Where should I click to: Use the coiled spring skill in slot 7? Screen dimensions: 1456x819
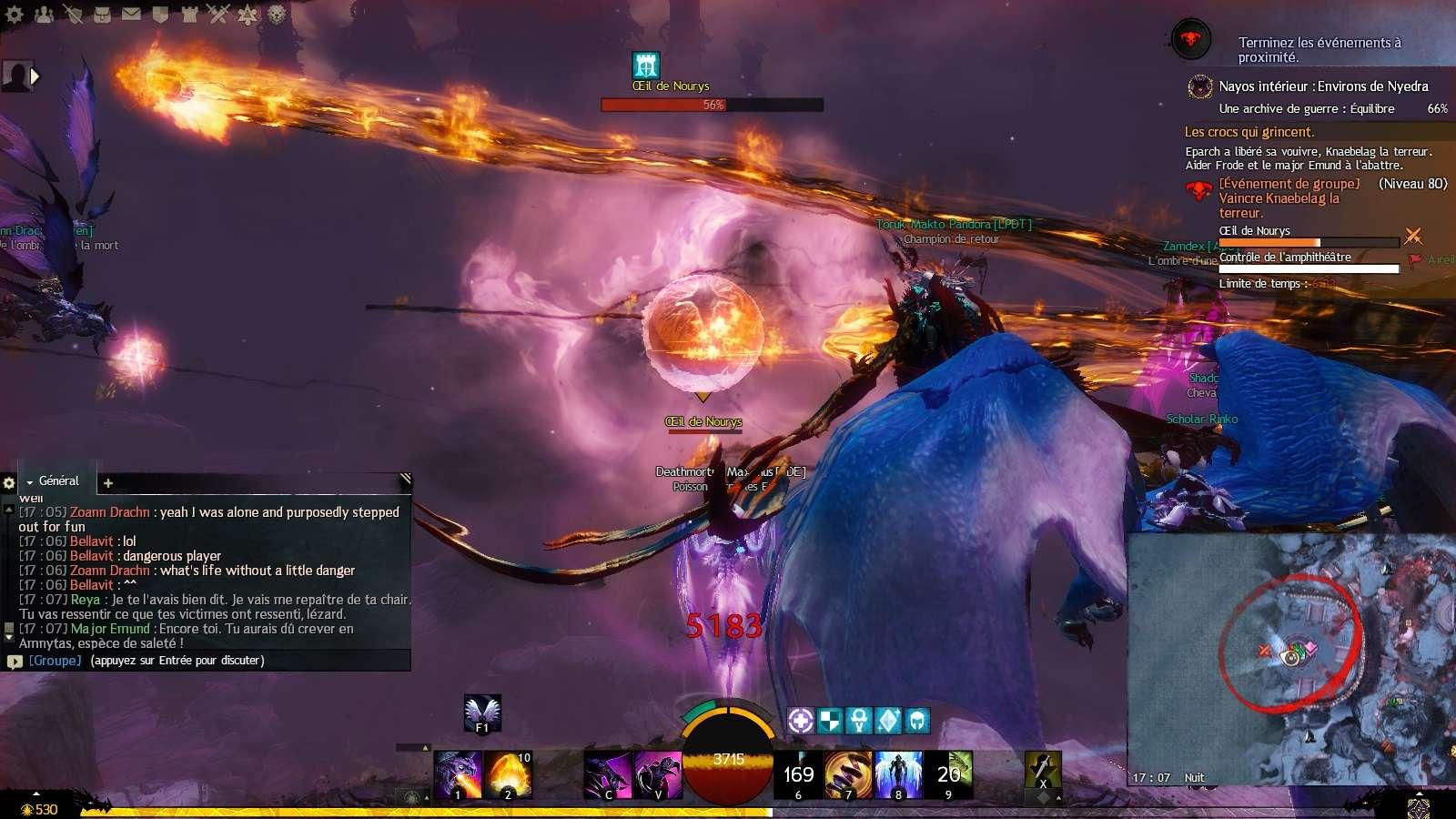pyautogui.click(x=848, y=774)
